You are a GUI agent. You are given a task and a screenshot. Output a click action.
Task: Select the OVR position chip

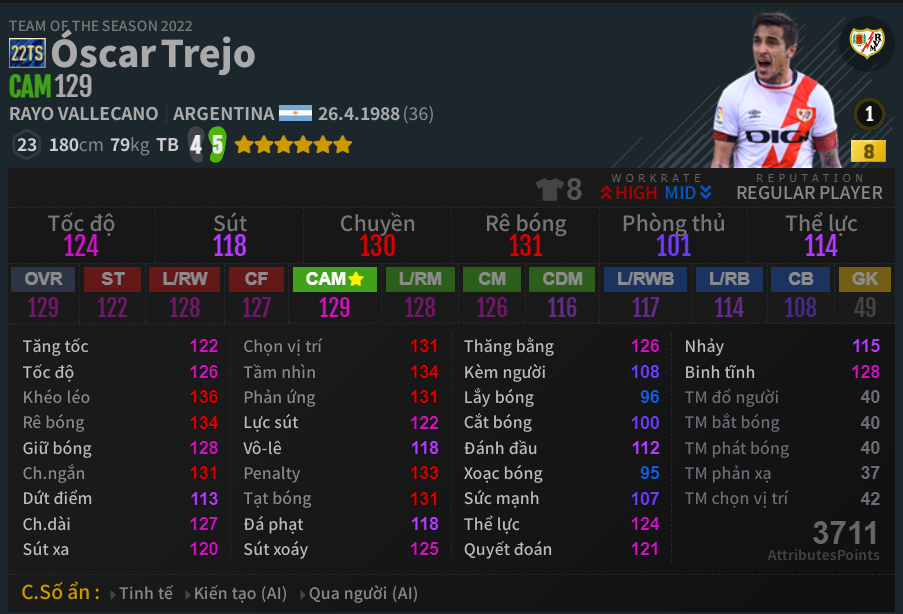pos(42,279)
